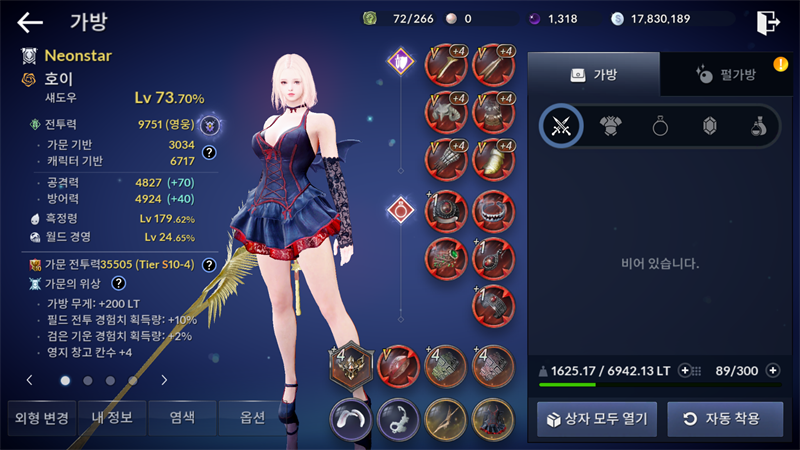
Task: Show the armor category in bag
Action: click(x=610, y=126)
